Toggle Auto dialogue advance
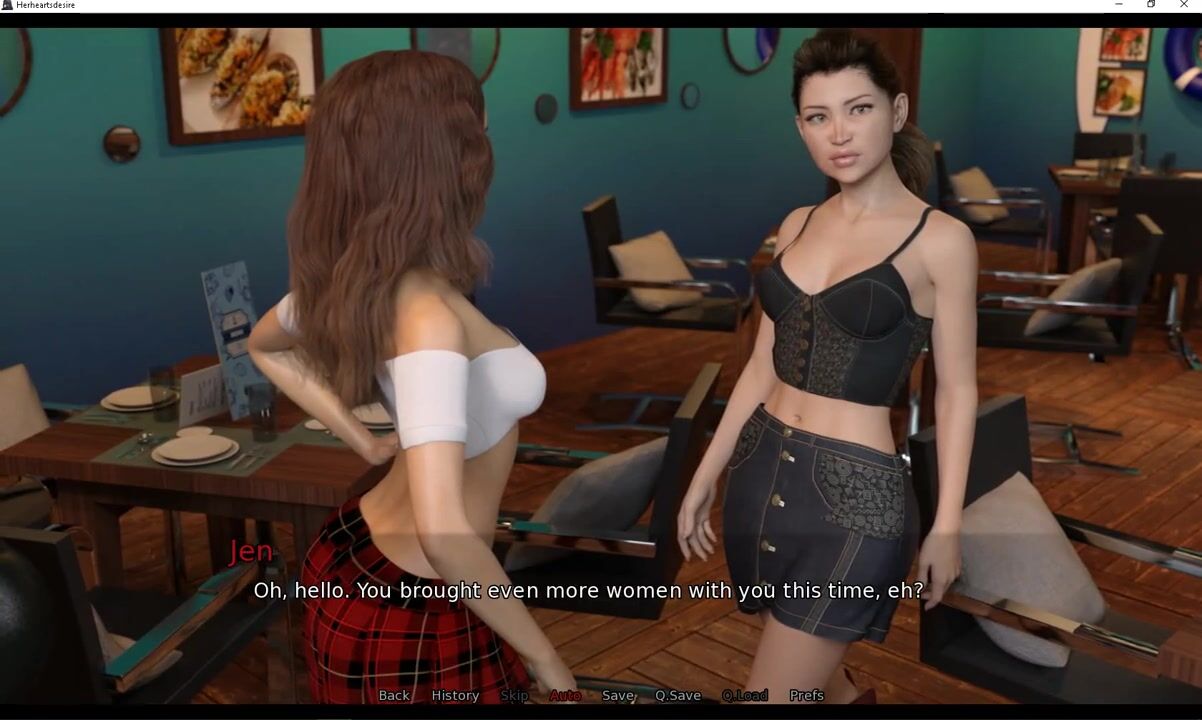This screenshot has width=1202, height=720. [x=565, y=695]
